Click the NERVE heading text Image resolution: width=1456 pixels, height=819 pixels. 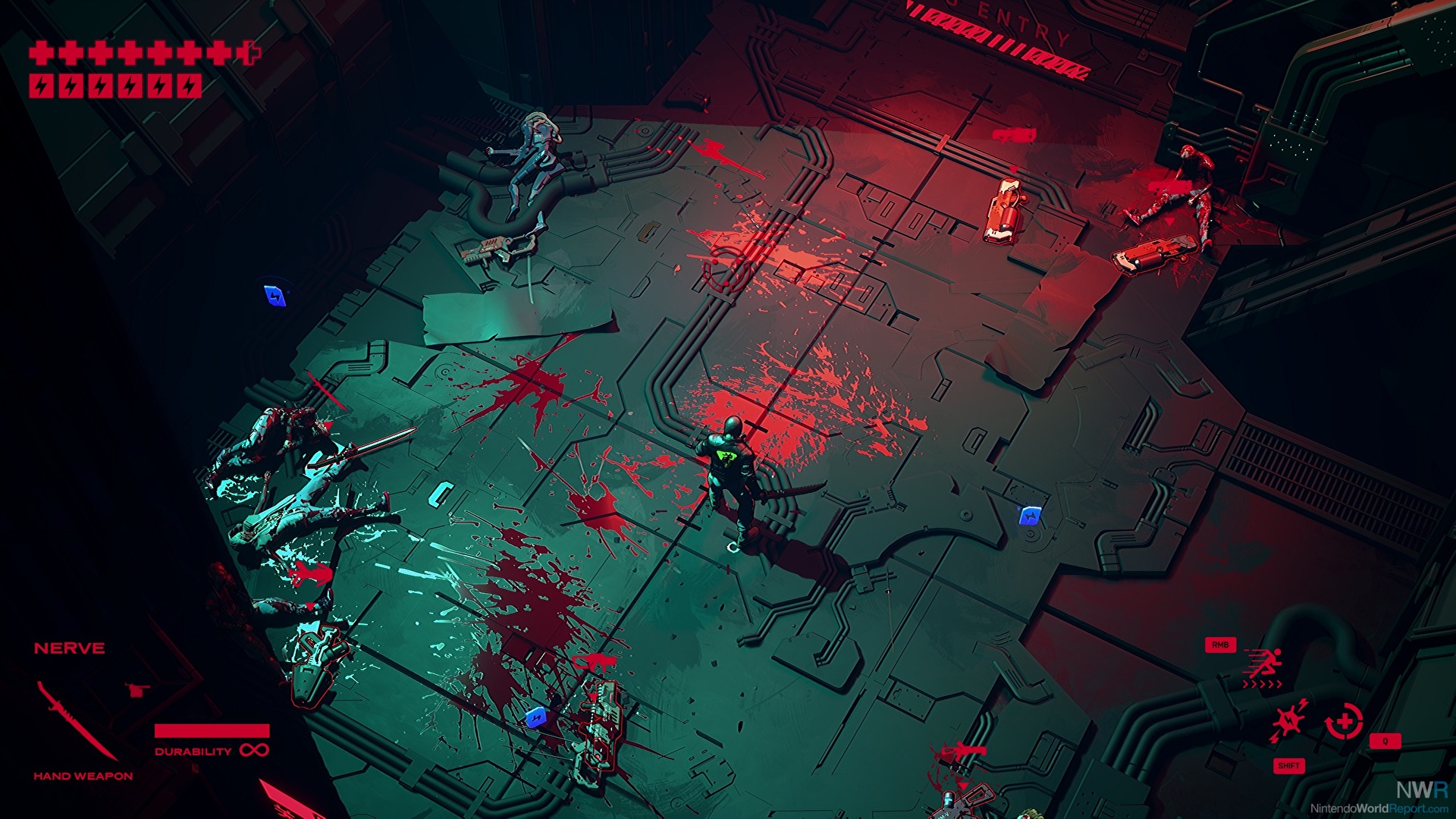pyautogui.click(x=70, y=648)
